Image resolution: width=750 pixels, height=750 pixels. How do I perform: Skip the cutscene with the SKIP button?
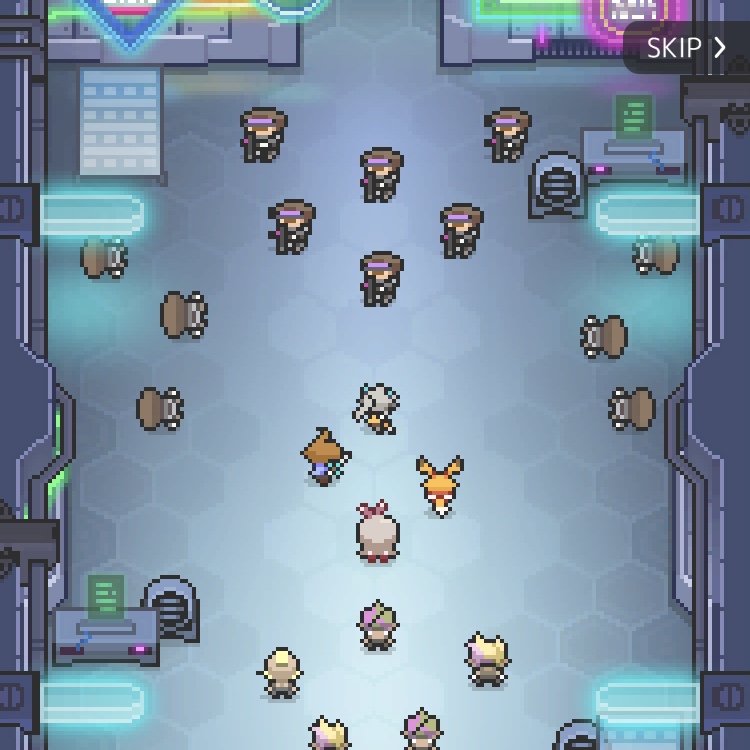(687, 47)
